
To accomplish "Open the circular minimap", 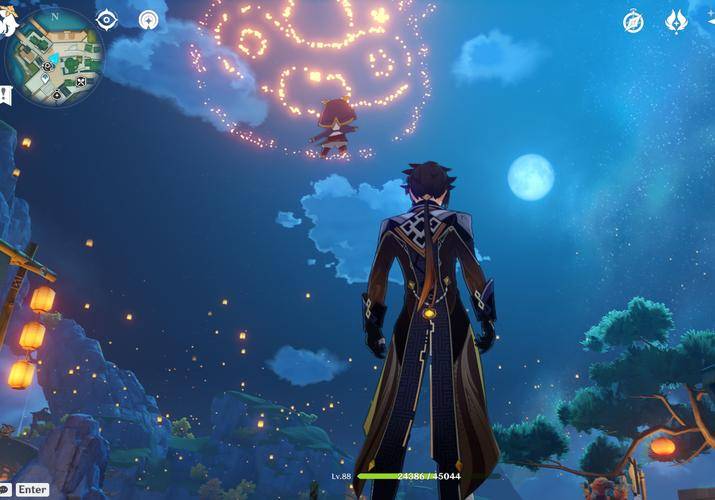I will (54, 56).
